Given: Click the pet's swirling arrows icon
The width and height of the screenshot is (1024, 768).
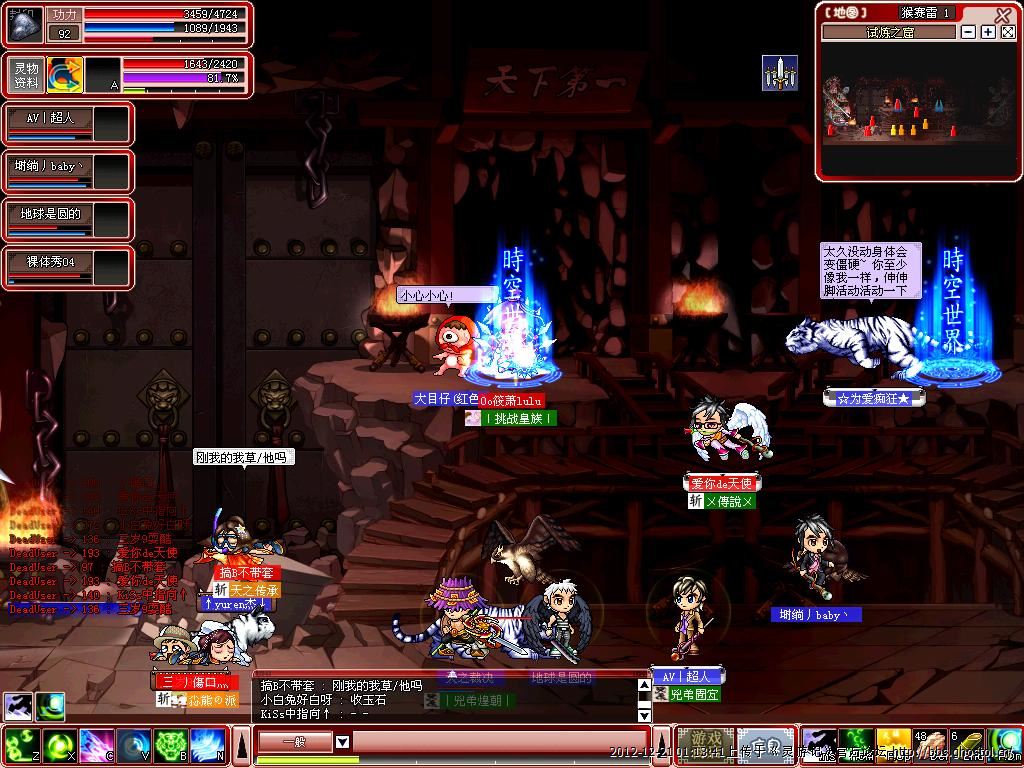Looking at the screenshot, I should pyautogui.click(x=64, y=75).
